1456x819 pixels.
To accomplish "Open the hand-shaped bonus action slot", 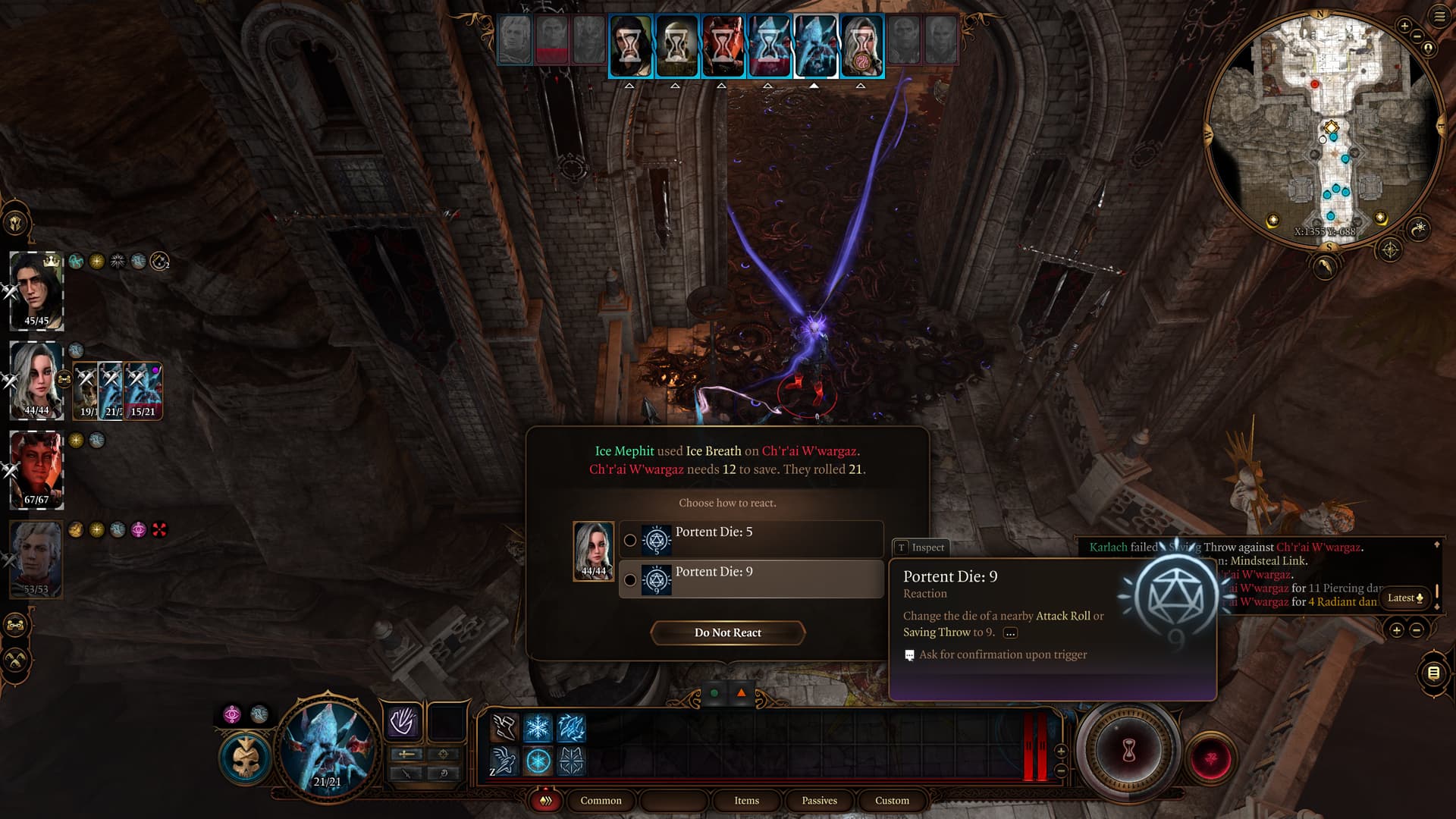I will [402, 721].
